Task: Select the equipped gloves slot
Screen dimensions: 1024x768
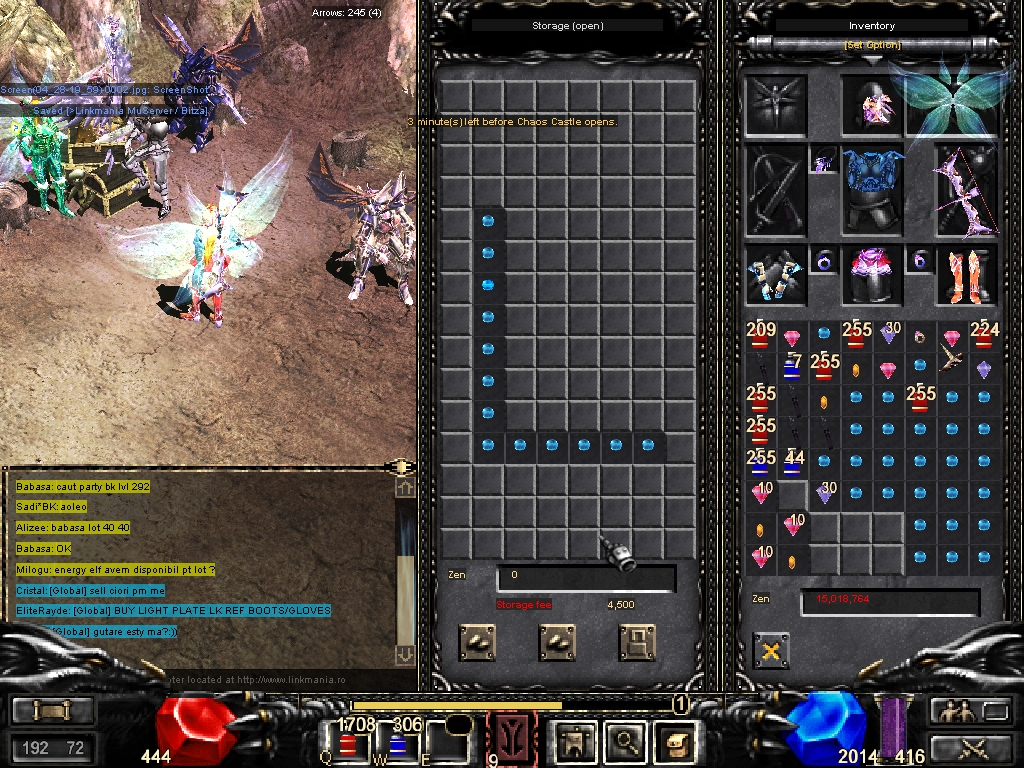Action: 775,276
